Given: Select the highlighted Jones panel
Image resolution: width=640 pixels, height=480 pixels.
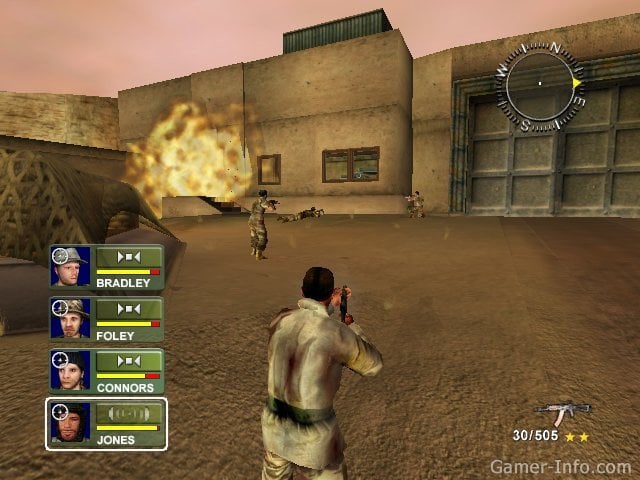Looking at the screenshot, I should point(107,423).
